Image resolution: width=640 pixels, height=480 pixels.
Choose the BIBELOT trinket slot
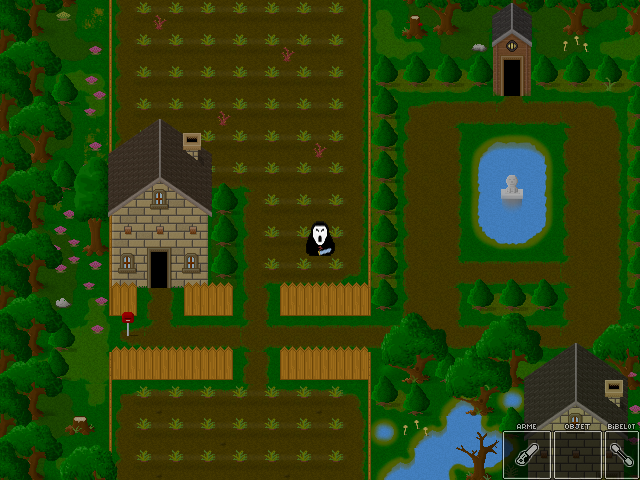621,455
